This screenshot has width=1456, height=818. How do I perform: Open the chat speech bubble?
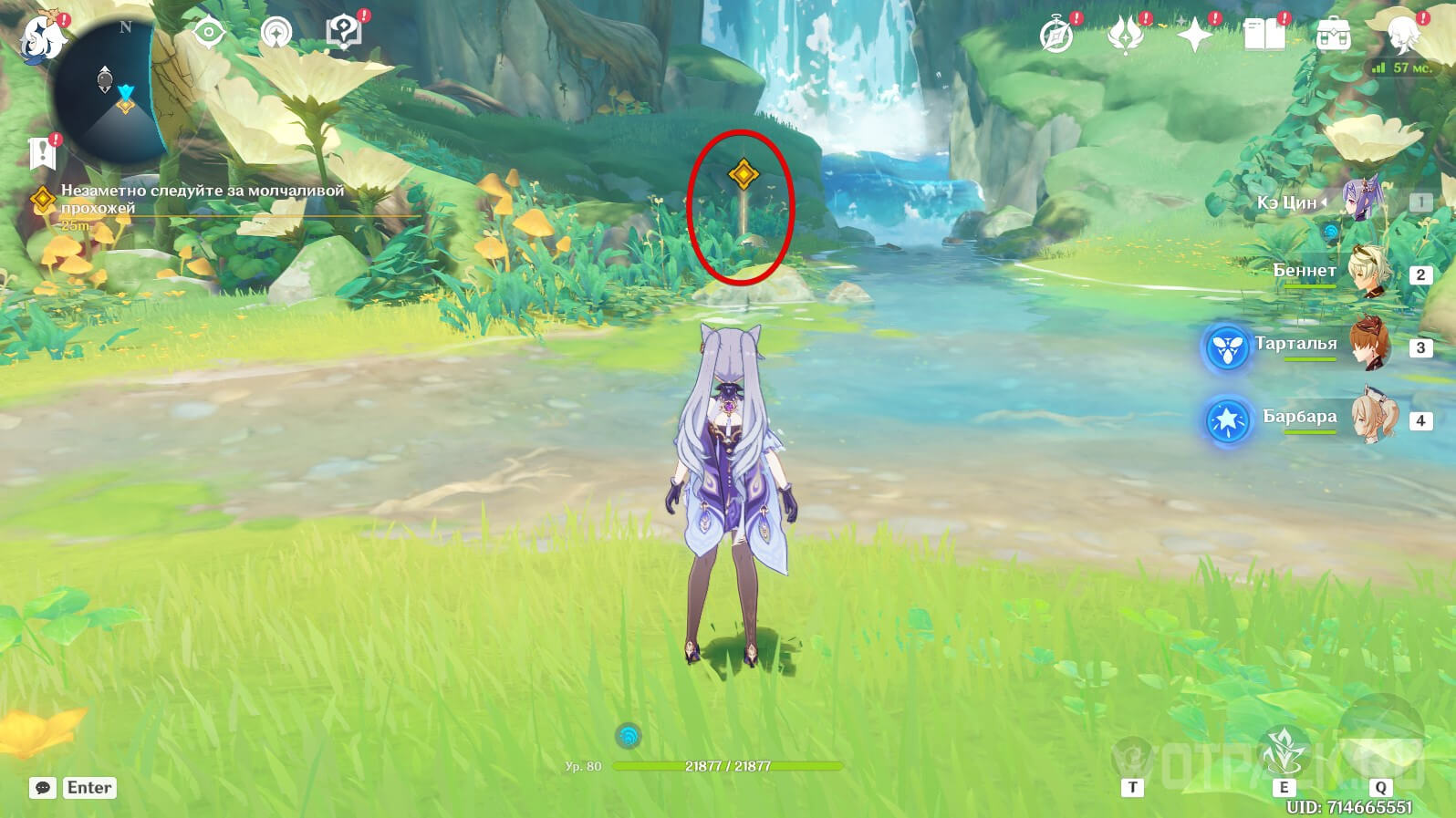(x=43, y=788)
